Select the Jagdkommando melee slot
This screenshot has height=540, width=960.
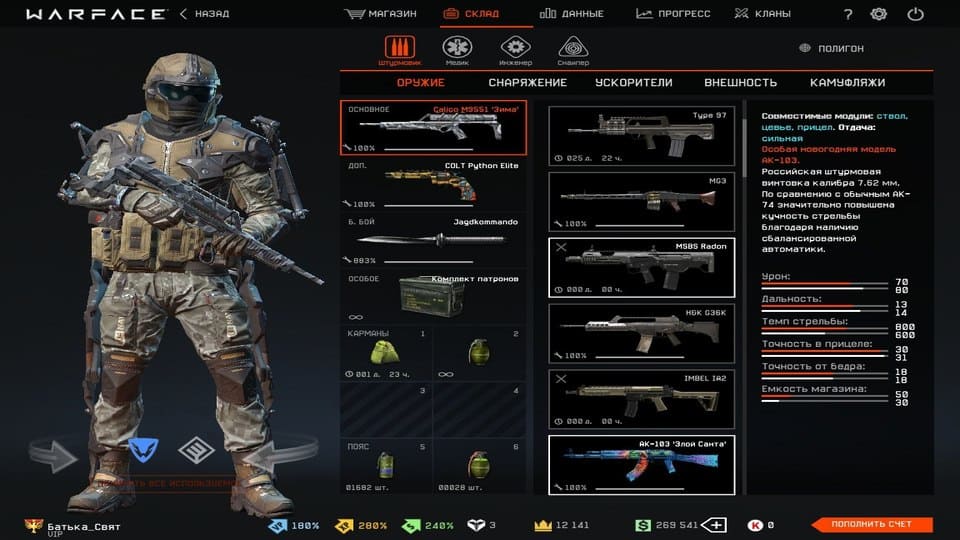(x=433, y=239)
